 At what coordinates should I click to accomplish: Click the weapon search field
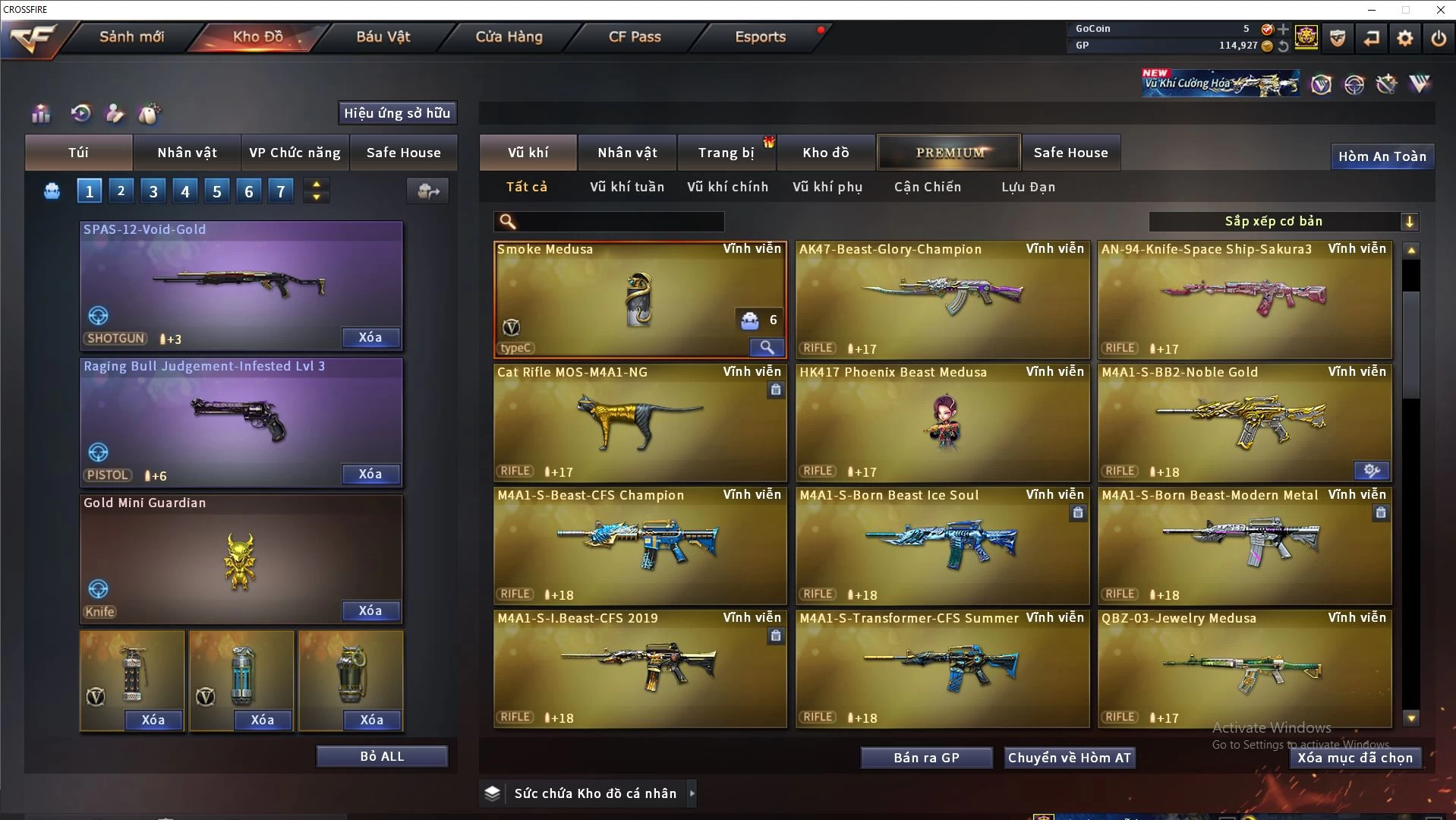pos(619,222)
